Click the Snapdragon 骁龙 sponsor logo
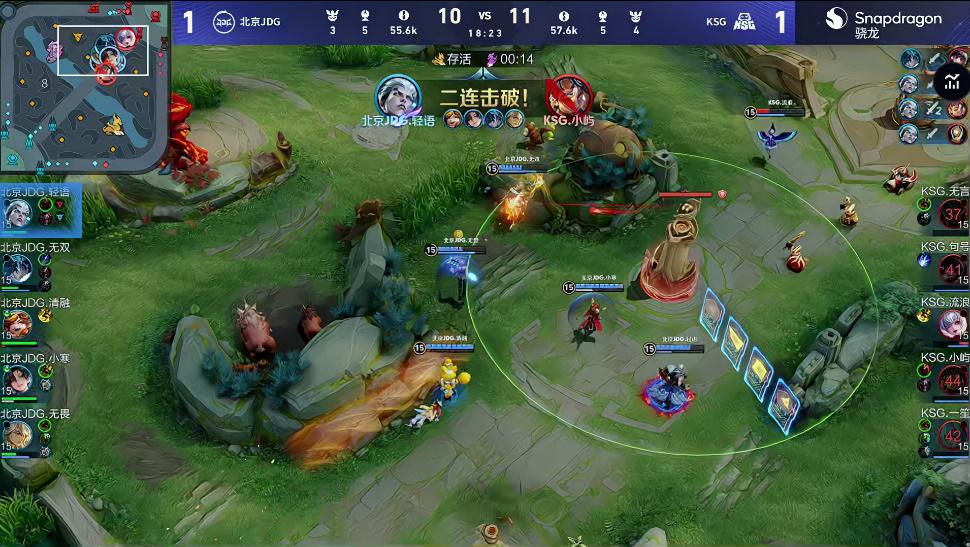 tap(883, 22)
